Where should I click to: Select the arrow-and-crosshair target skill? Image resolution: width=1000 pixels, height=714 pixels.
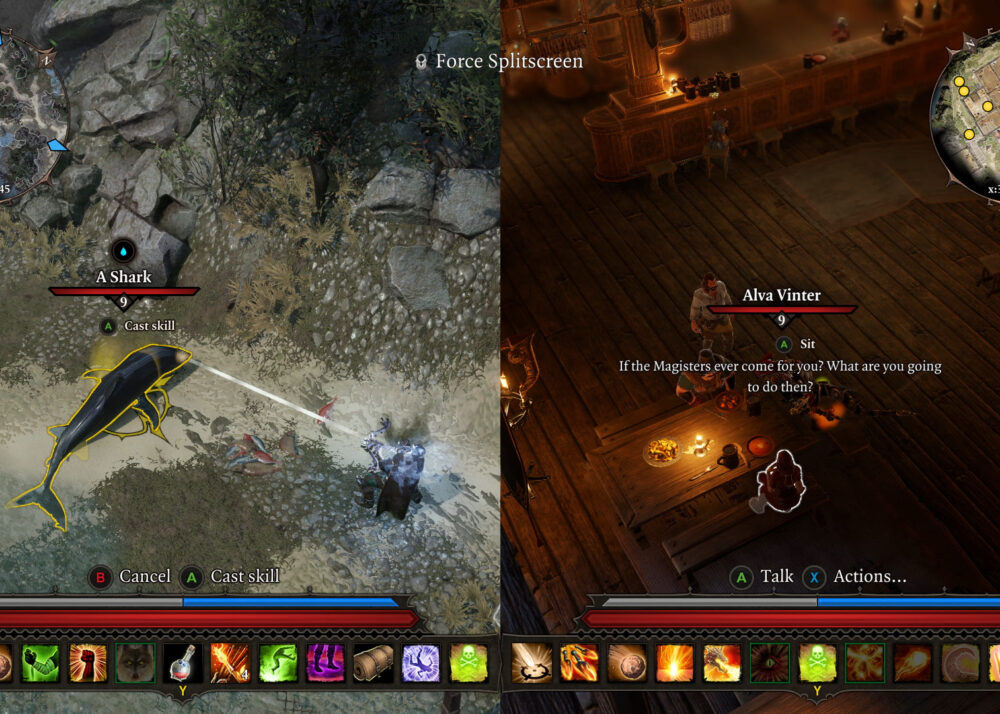coord(530,662)
